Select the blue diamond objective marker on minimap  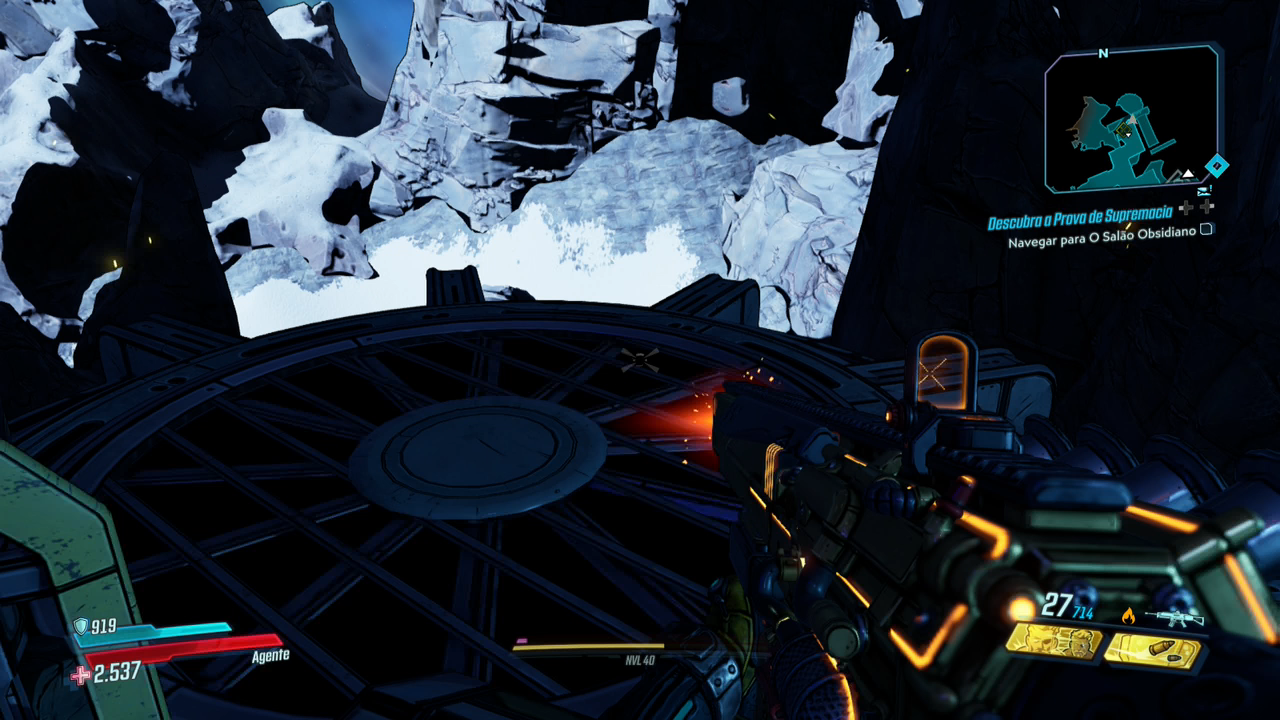click(1215, 166)
